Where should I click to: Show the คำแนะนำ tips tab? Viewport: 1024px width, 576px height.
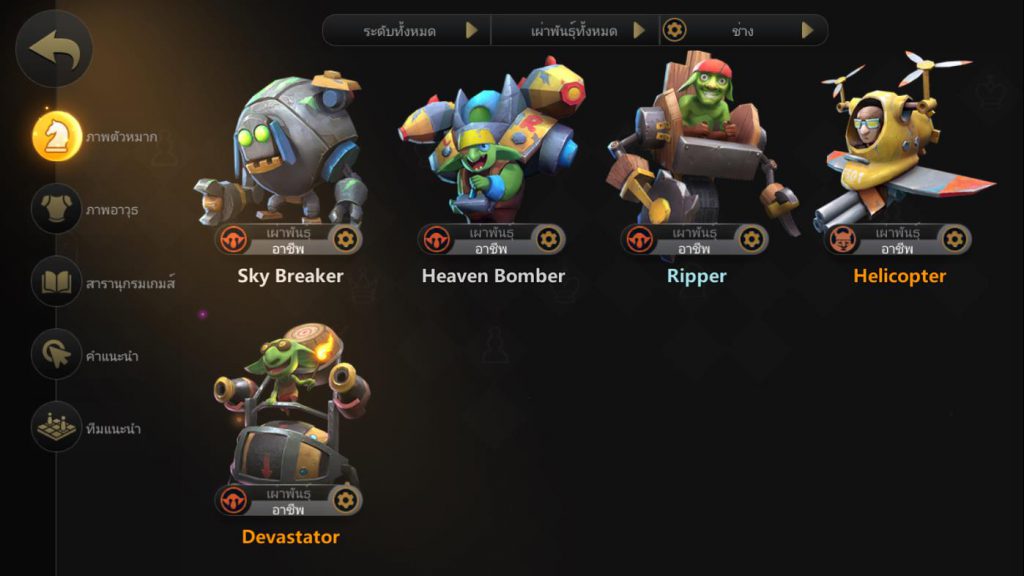click(57, 355)
